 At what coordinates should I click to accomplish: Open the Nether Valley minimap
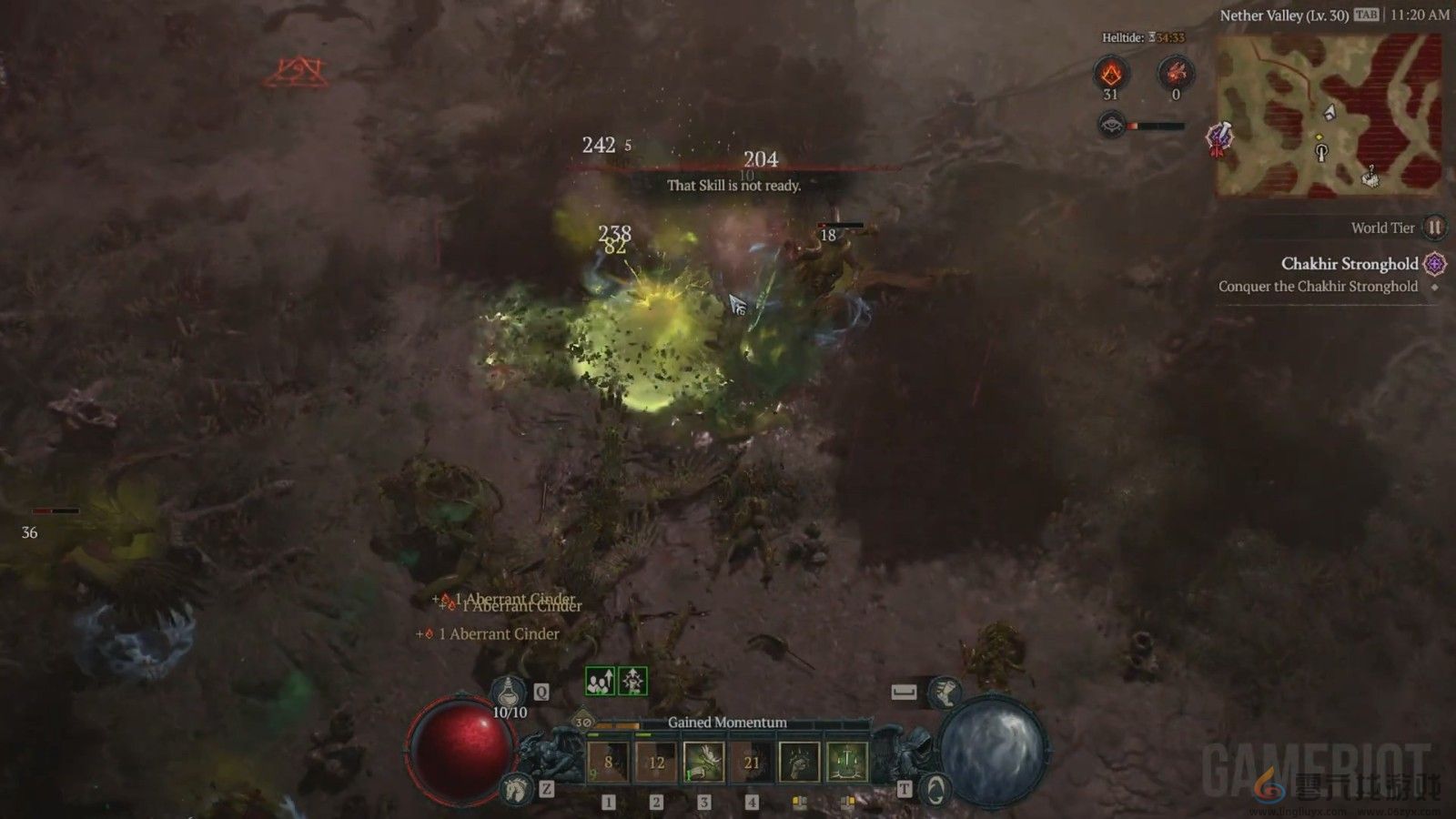pyautogui.click(x=1329, y=115)
